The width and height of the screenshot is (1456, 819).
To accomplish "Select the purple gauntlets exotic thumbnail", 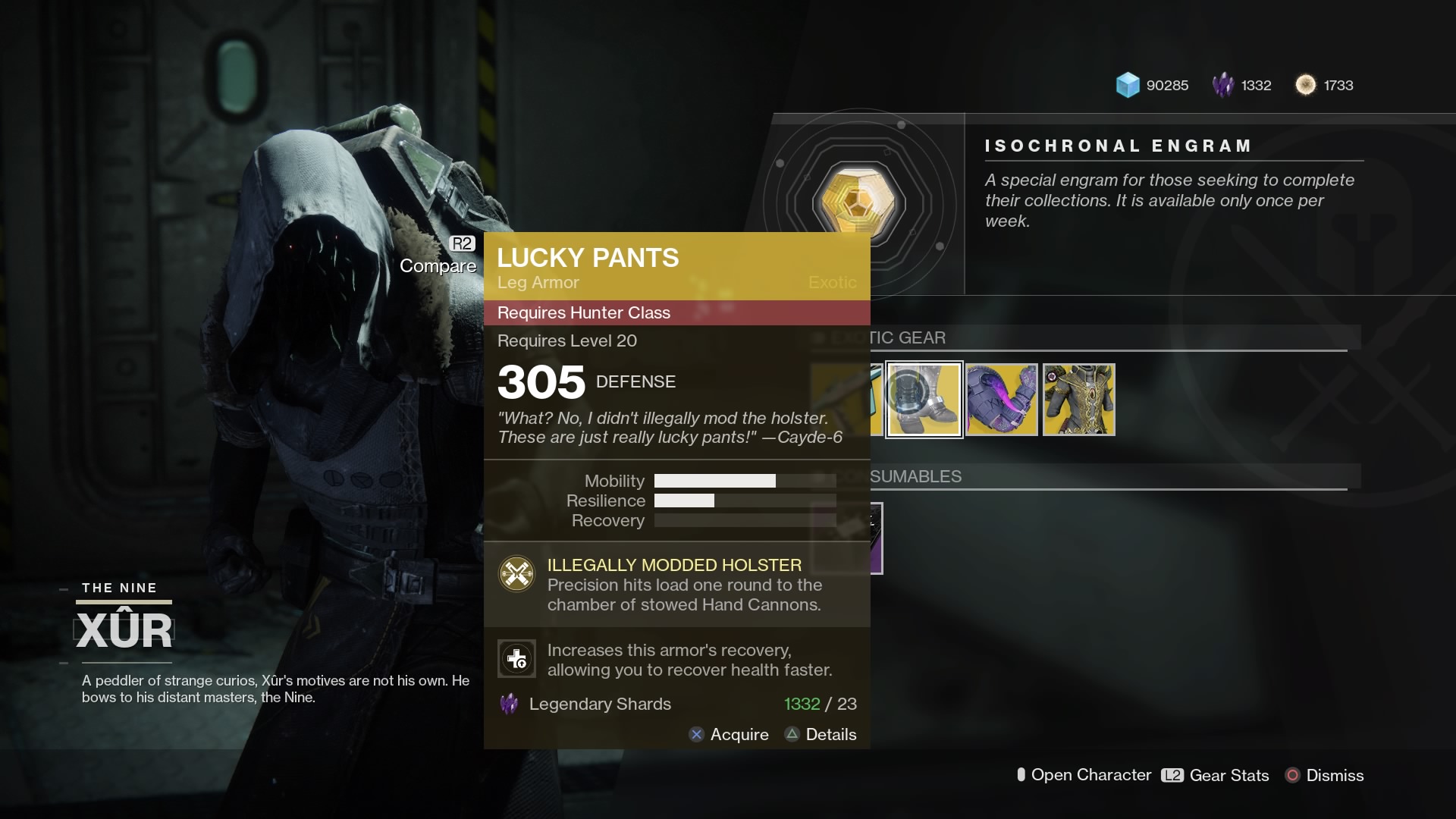I will 1002,399.
